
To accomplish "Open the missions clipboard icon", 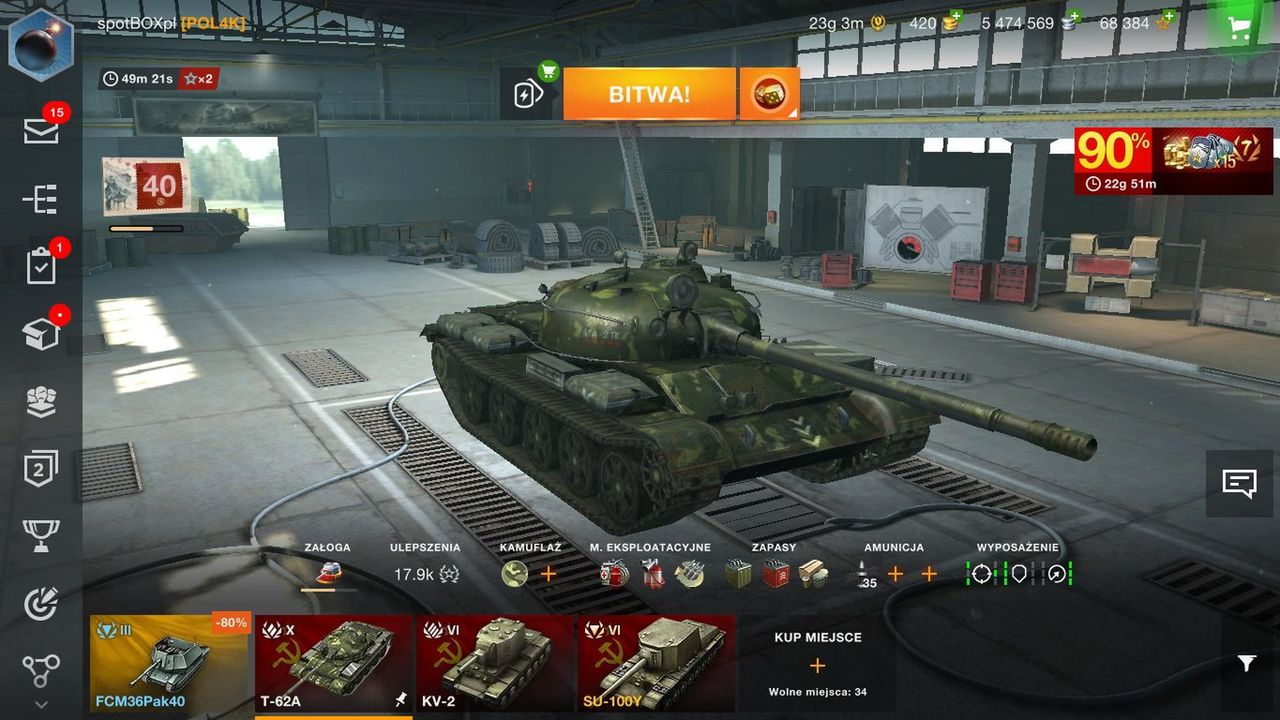I will pos(41,266).
